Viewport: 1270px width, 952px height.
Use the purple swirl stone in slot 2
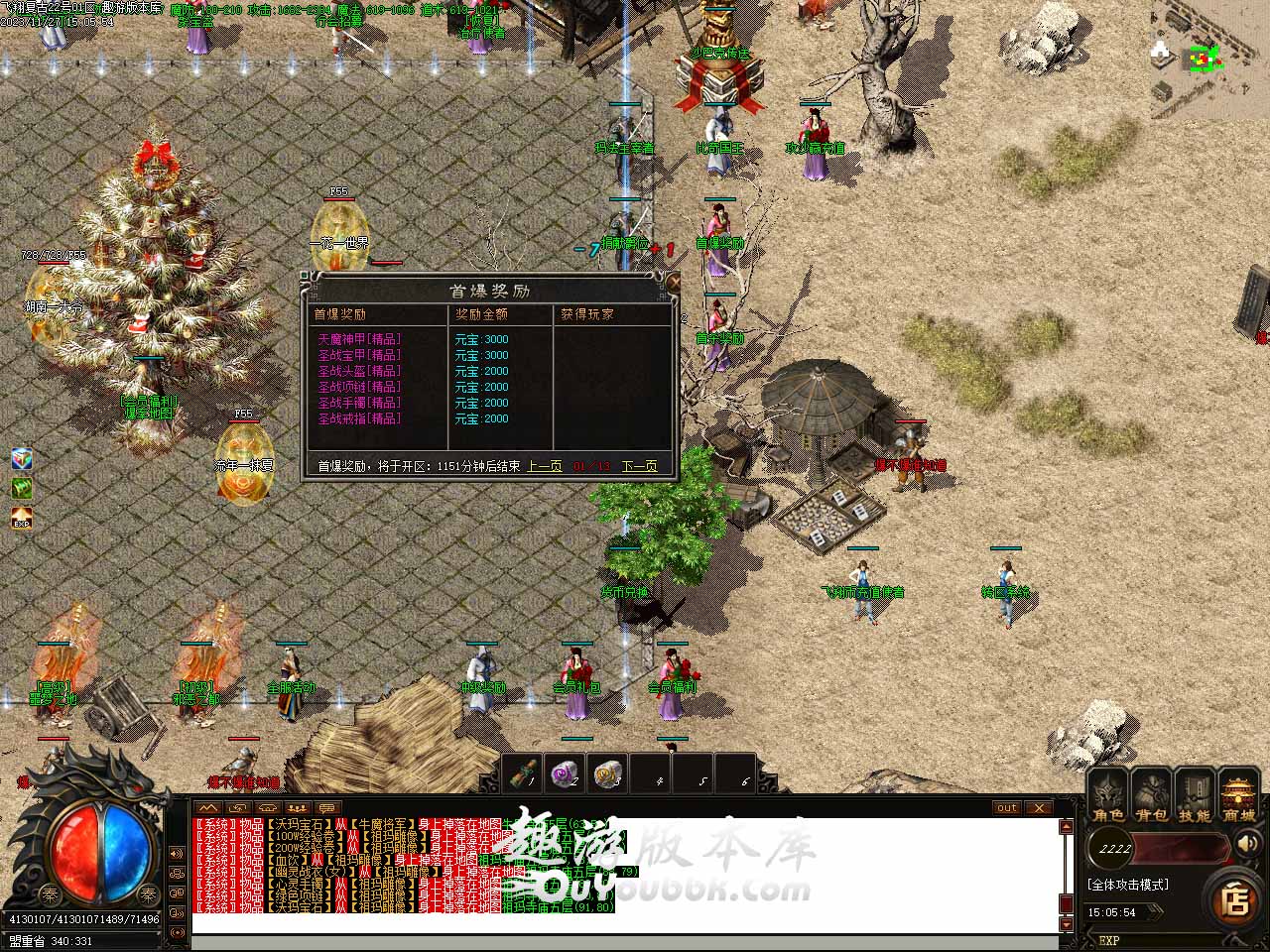566,773
